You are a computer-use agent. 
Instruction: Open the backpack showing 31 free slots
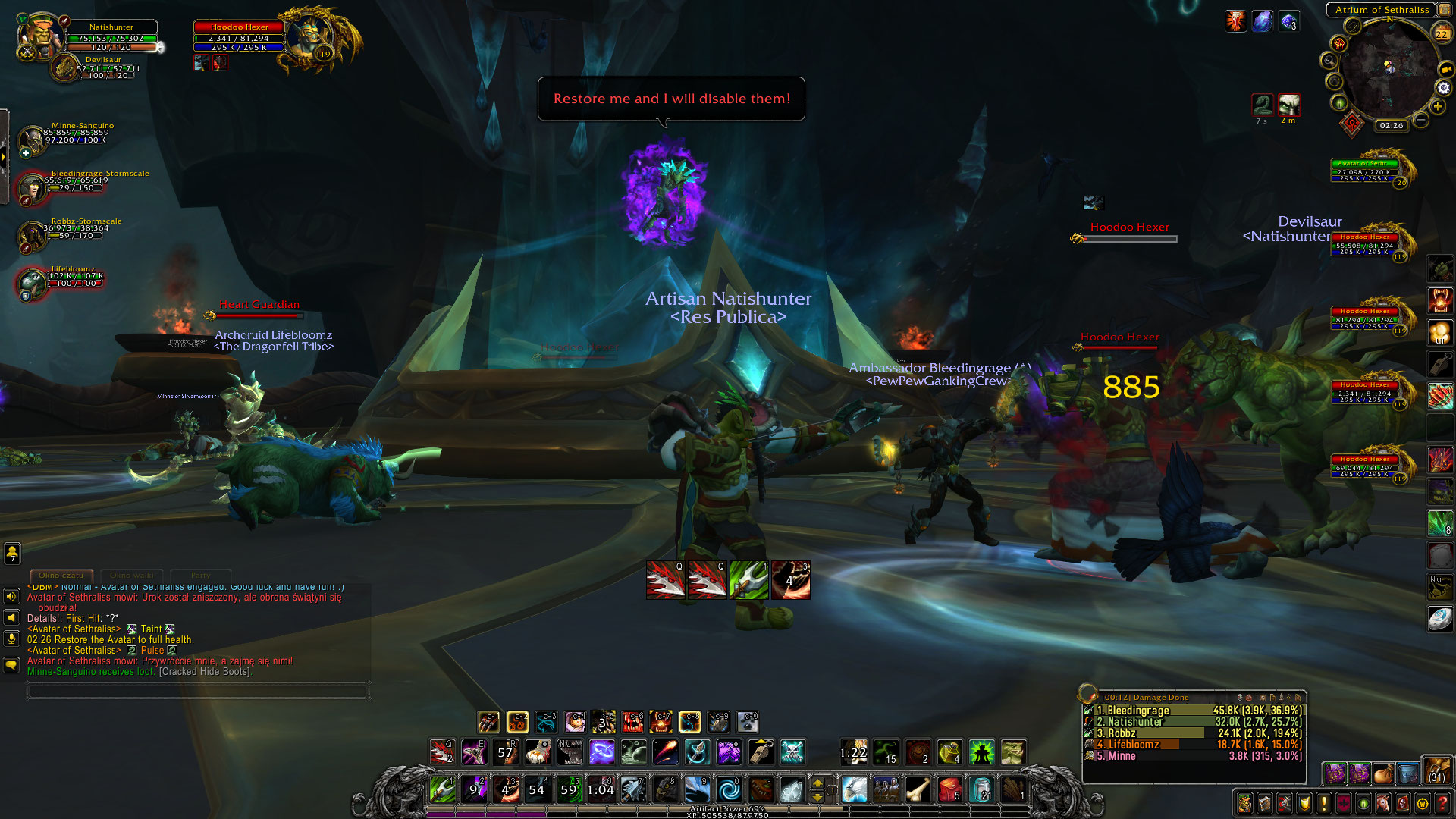pyautogui.click(x=1438, y=776)
